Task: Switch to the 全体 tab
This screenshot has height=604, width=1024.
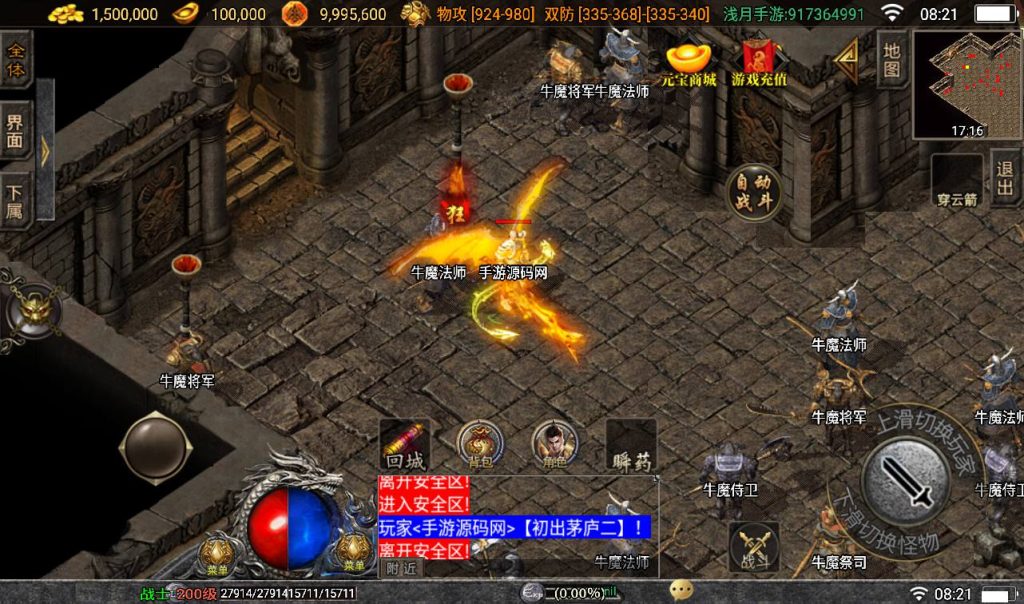Action: 16,60
